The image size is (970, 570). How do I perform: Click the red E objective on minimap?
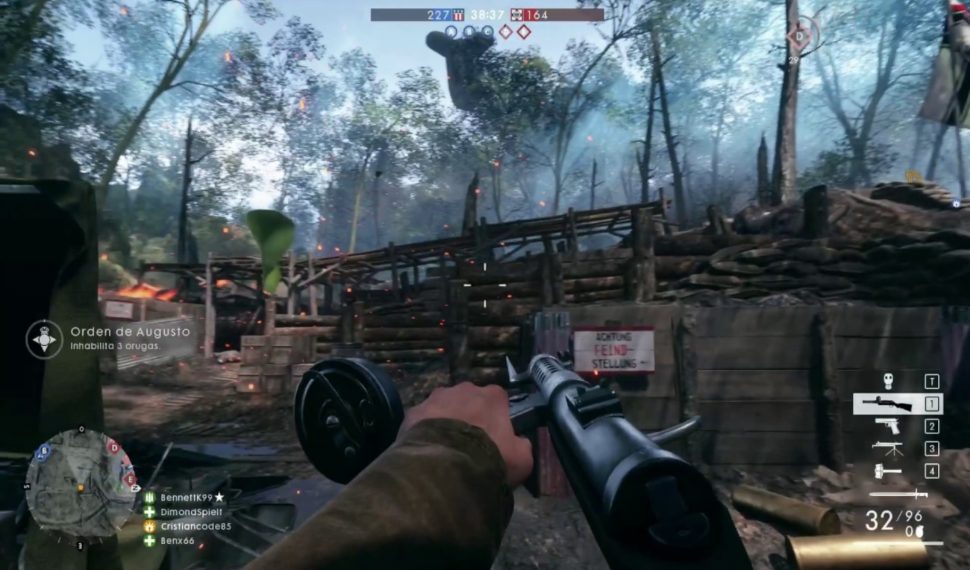point(130,479)
